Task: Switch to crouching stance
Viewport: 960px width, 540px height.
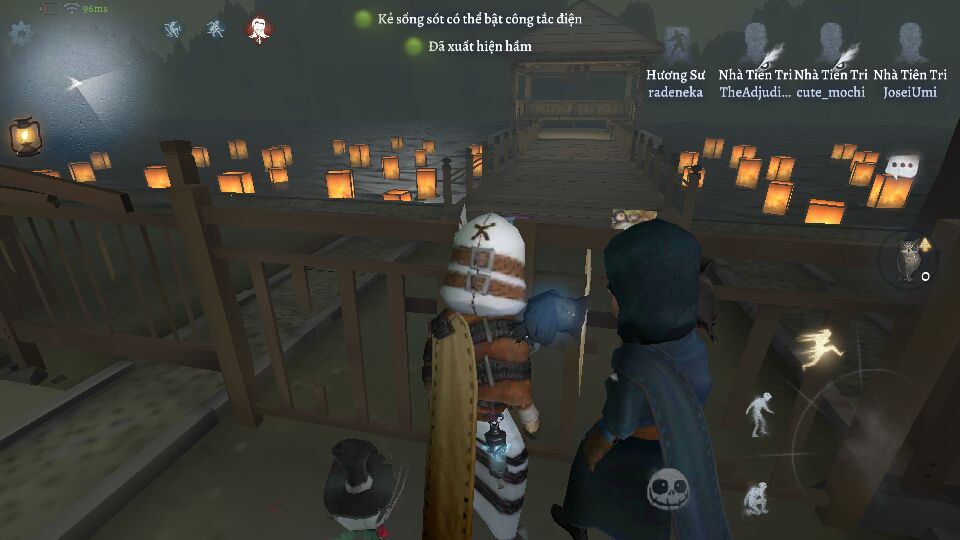Action: click(x=755, y=497)
